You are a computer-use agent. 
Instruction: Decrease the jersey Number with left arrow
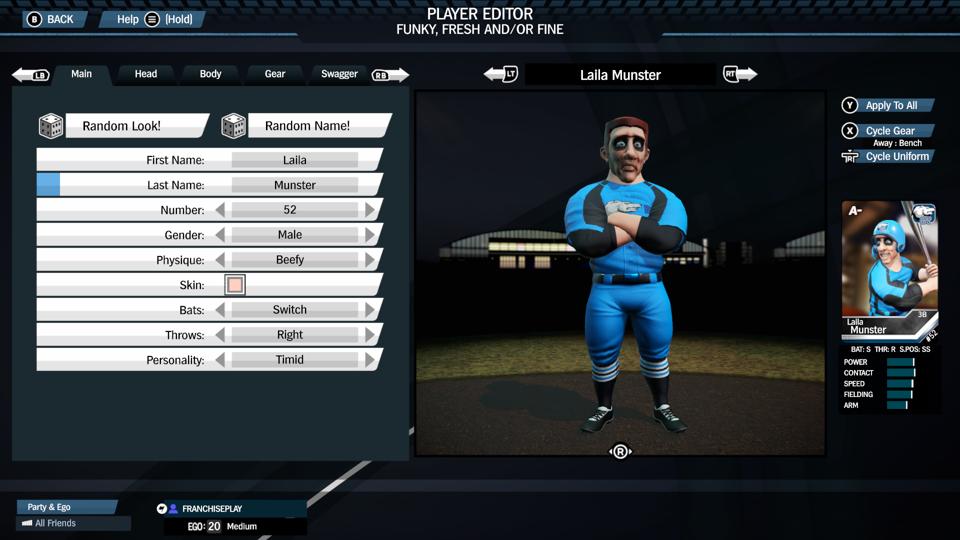220,210
